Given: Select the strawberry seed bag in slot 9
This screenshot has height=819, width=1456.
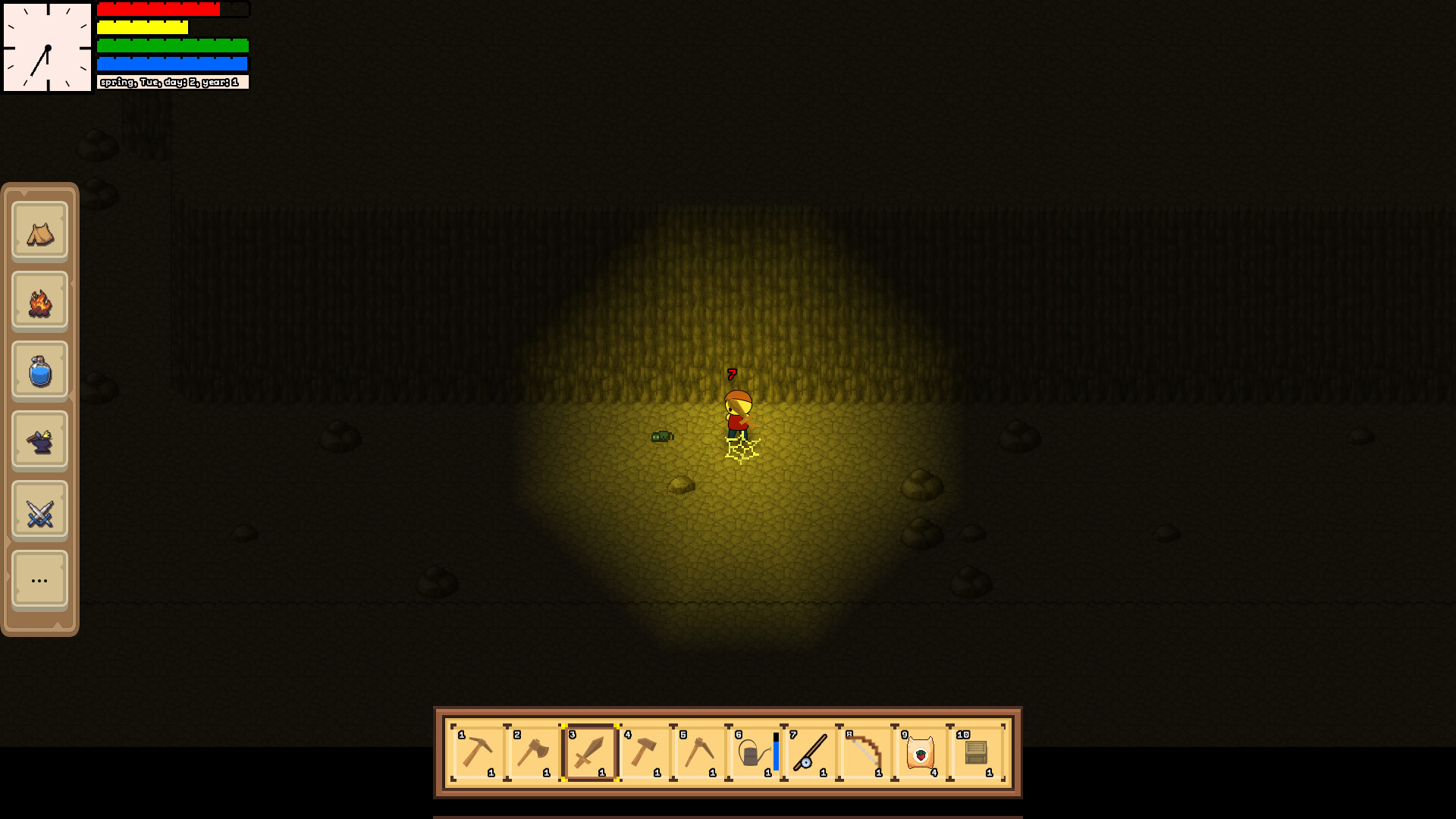Looking at the screenshot, I should [x=921, y=751].
